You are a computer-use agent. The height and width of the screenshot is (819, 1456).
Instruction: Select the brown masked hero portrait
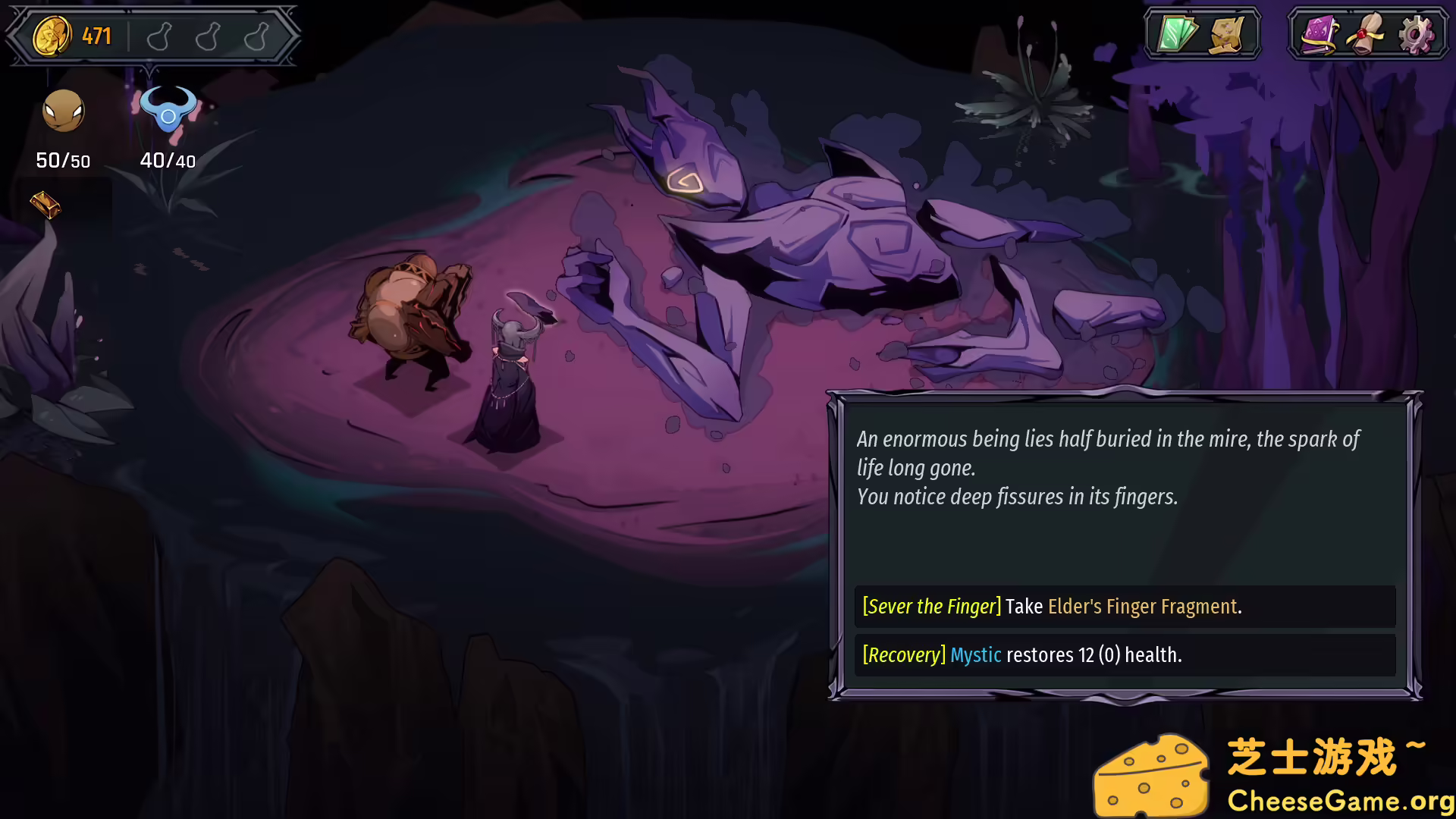tap(63, 111)
